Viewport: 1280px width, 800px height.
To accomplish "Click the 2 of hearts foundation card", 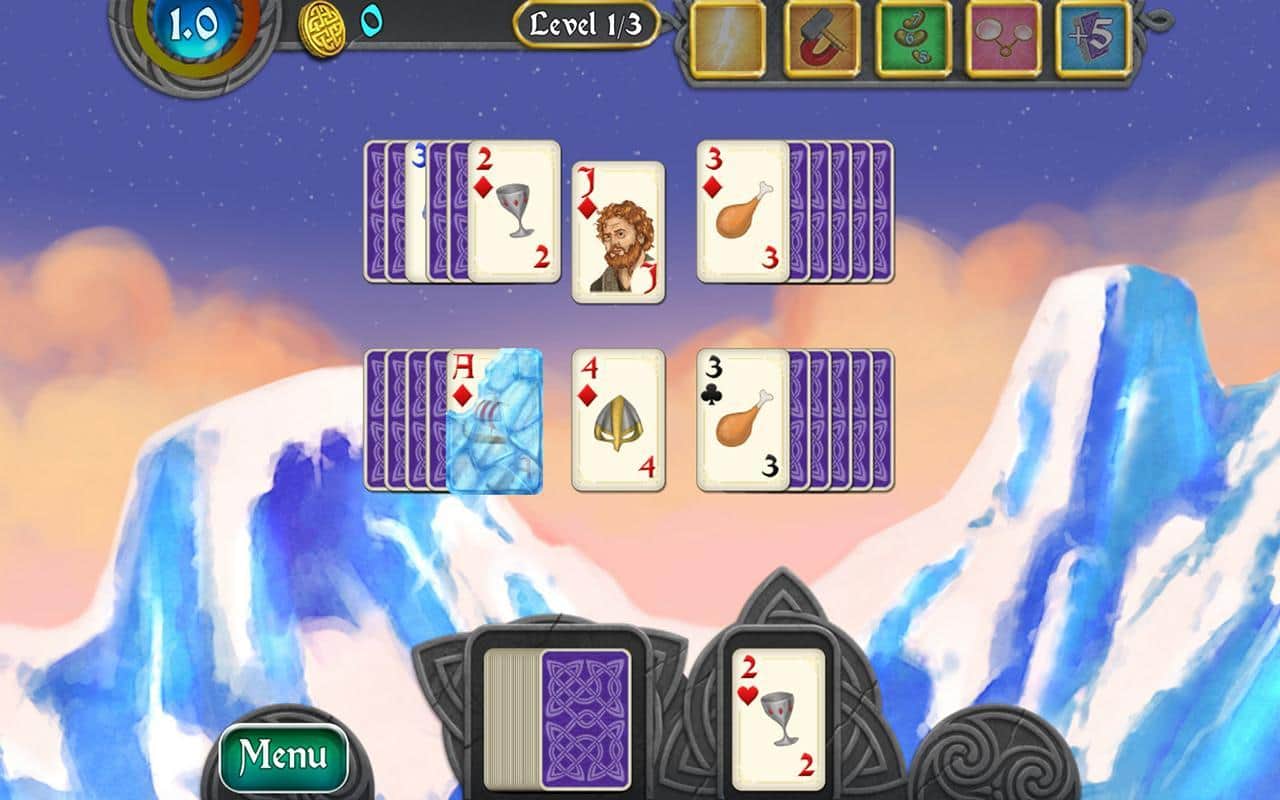I will 779,719.
